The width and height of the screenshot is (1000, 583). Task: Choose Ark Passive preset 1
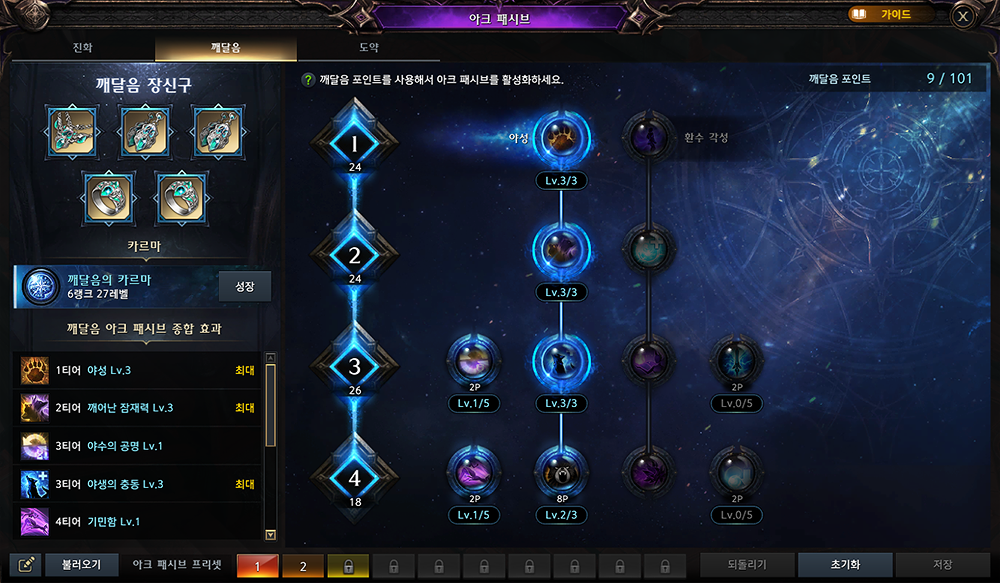258,566
